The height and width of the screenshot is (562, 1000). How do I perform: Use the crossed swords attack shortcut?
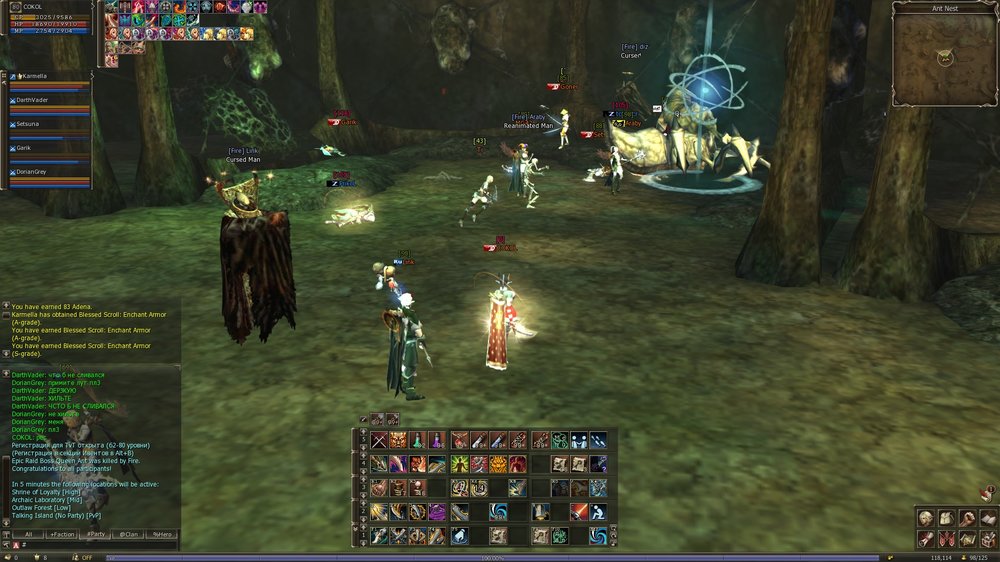click(379, 440)
